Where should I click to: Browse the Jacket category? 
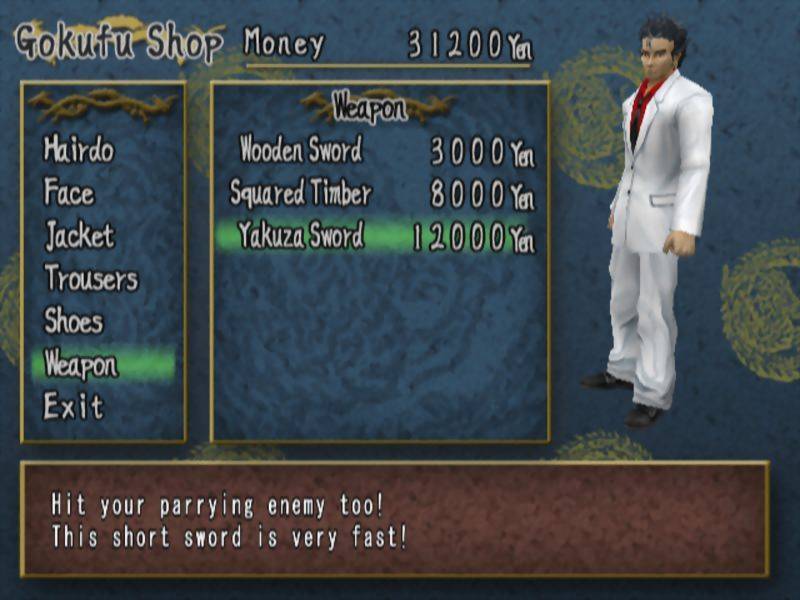tap(80, 236)
